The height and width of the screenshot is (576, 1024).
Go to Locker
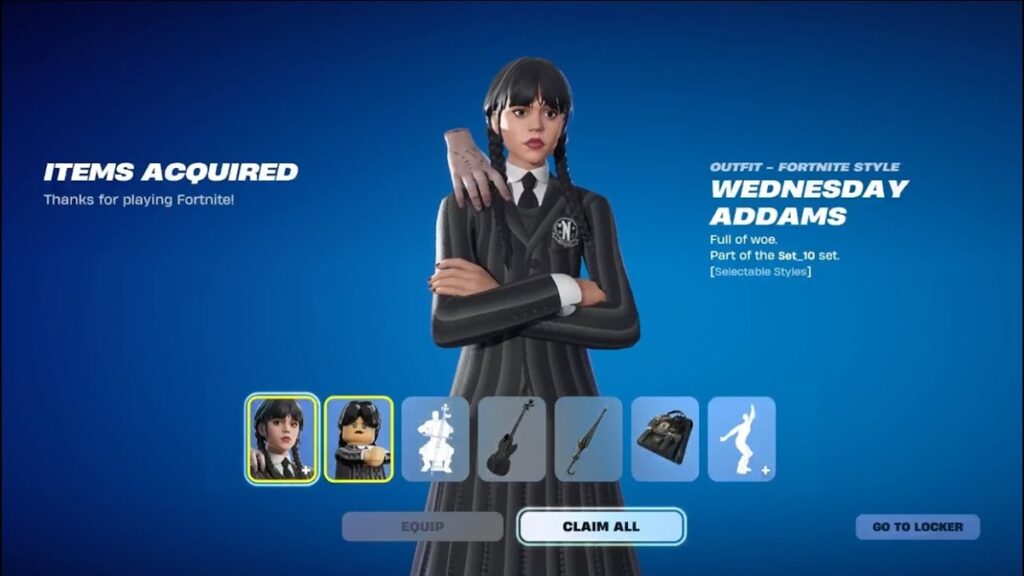[917, 527]
